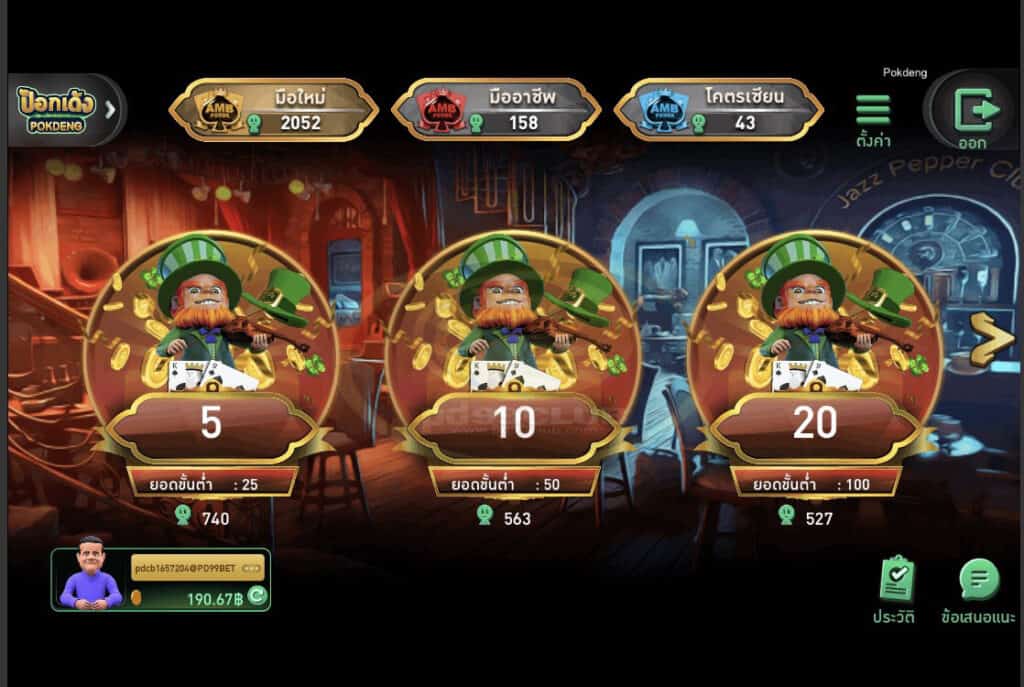Screen dimensions: 1024x687
Task: Switch to the มืออาชีพ professional tab
Action: (495, 109)
